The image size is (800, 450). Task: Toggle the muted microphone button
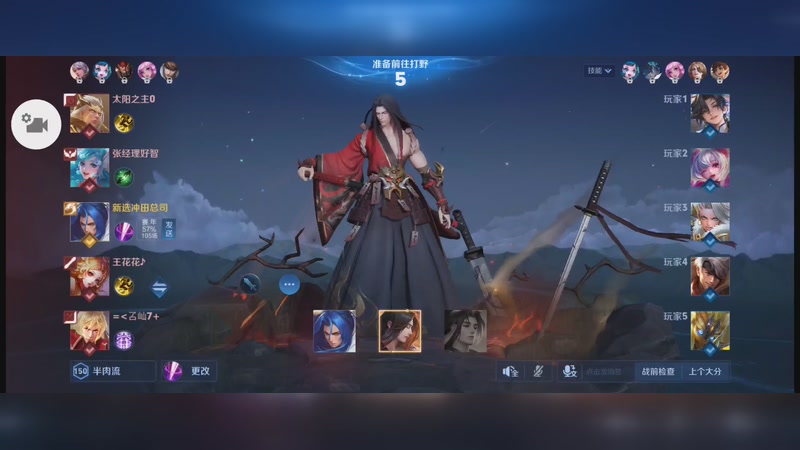537,371
